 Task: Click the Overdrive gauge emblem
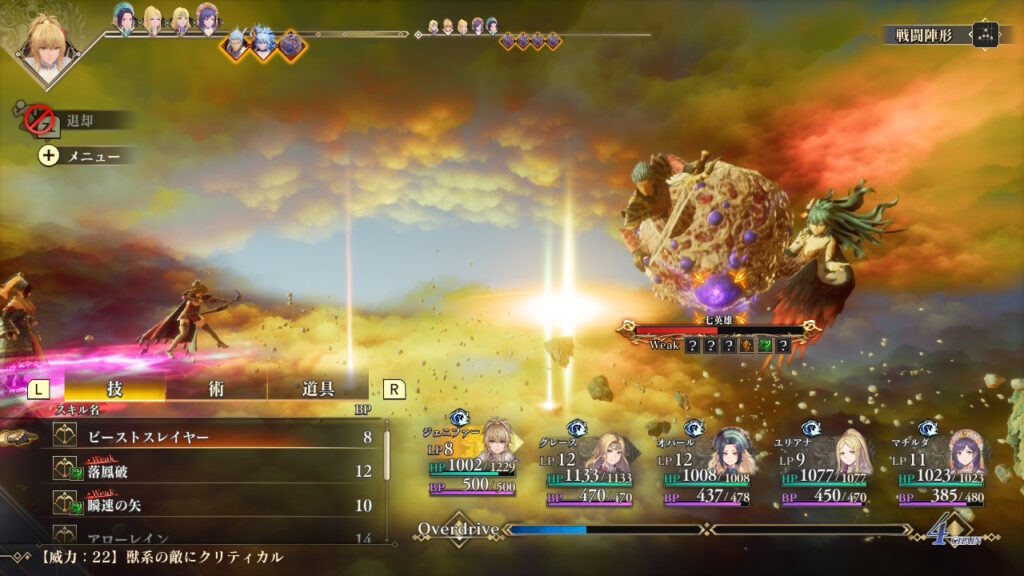click(x=457, y=528)
